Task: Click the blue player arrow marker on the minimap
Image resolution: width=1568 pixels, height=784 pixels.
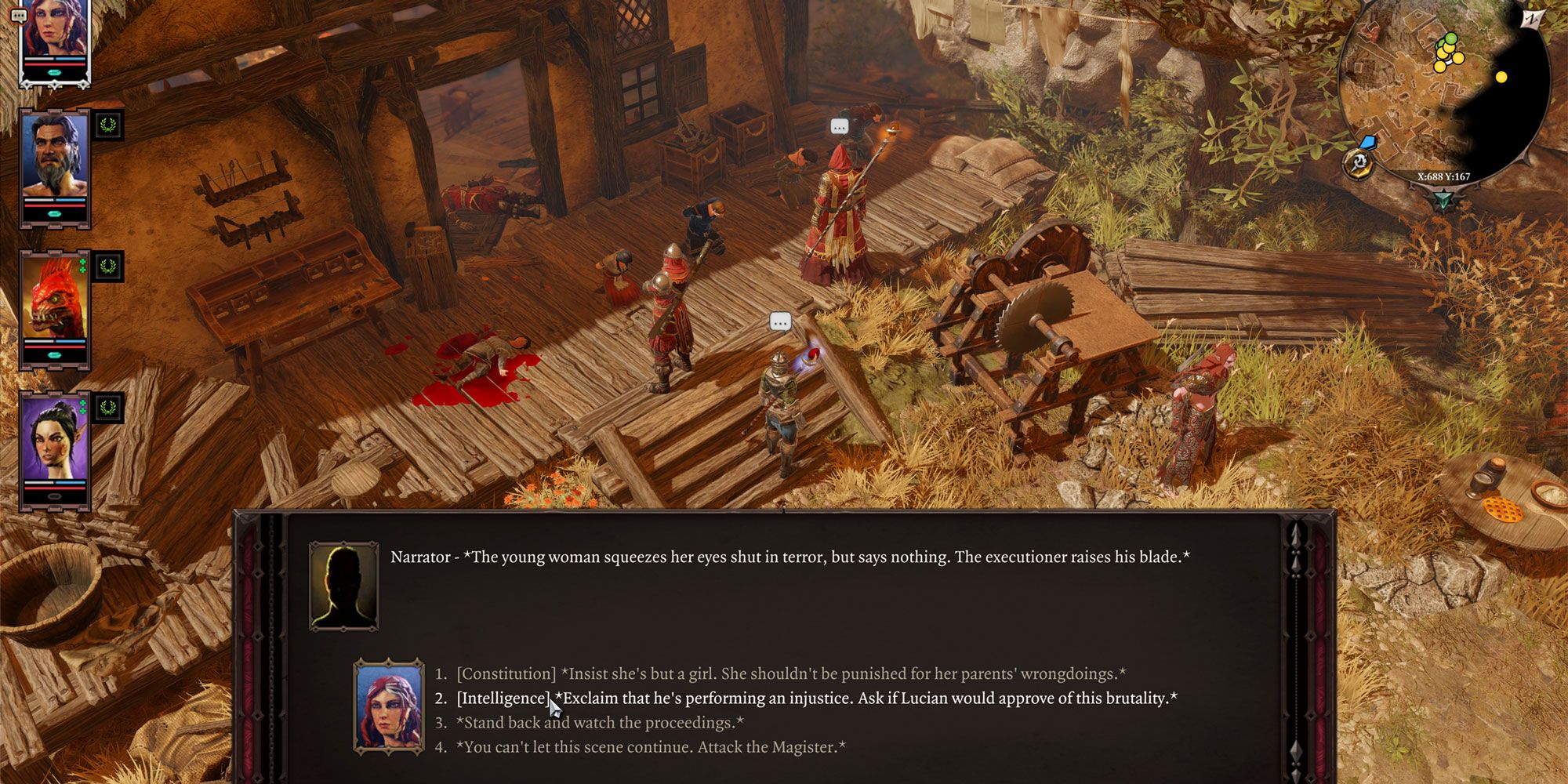Action: pos(1369,143)
